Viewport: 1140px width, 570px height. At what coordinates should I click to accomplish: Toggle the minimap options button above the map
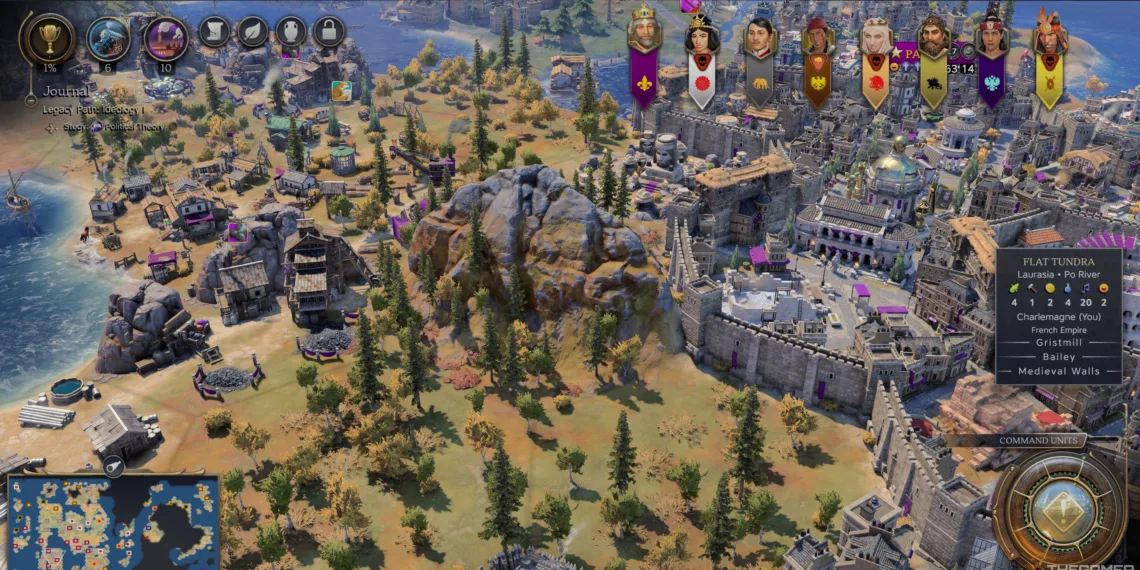113,466
